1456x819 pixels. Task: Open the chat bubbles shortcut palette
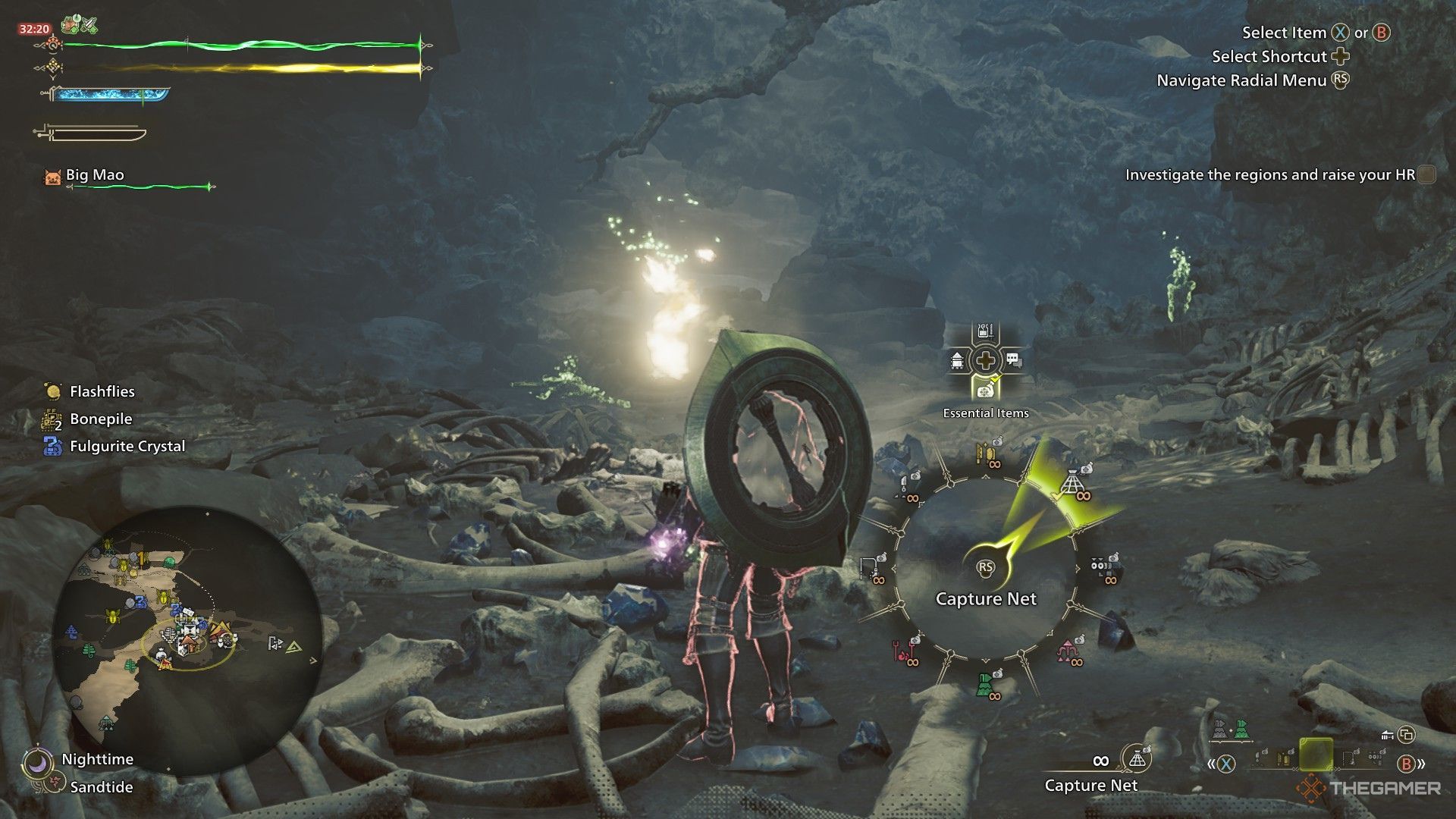pos(1015,360)
